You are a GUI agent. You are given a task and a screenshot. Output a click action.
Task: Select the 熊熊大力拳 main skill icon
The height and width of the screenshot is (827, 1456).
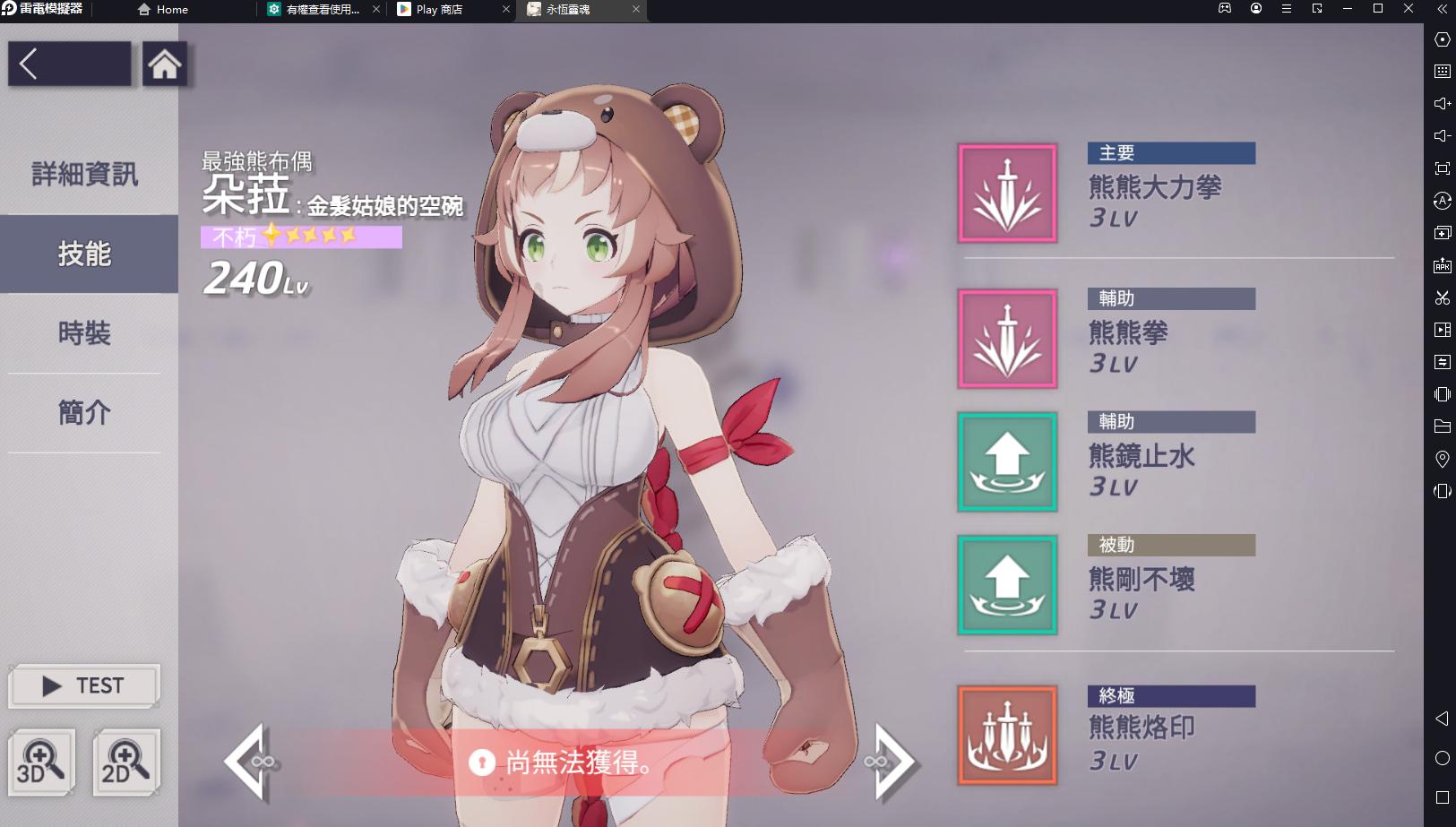tap(1007, 190)
